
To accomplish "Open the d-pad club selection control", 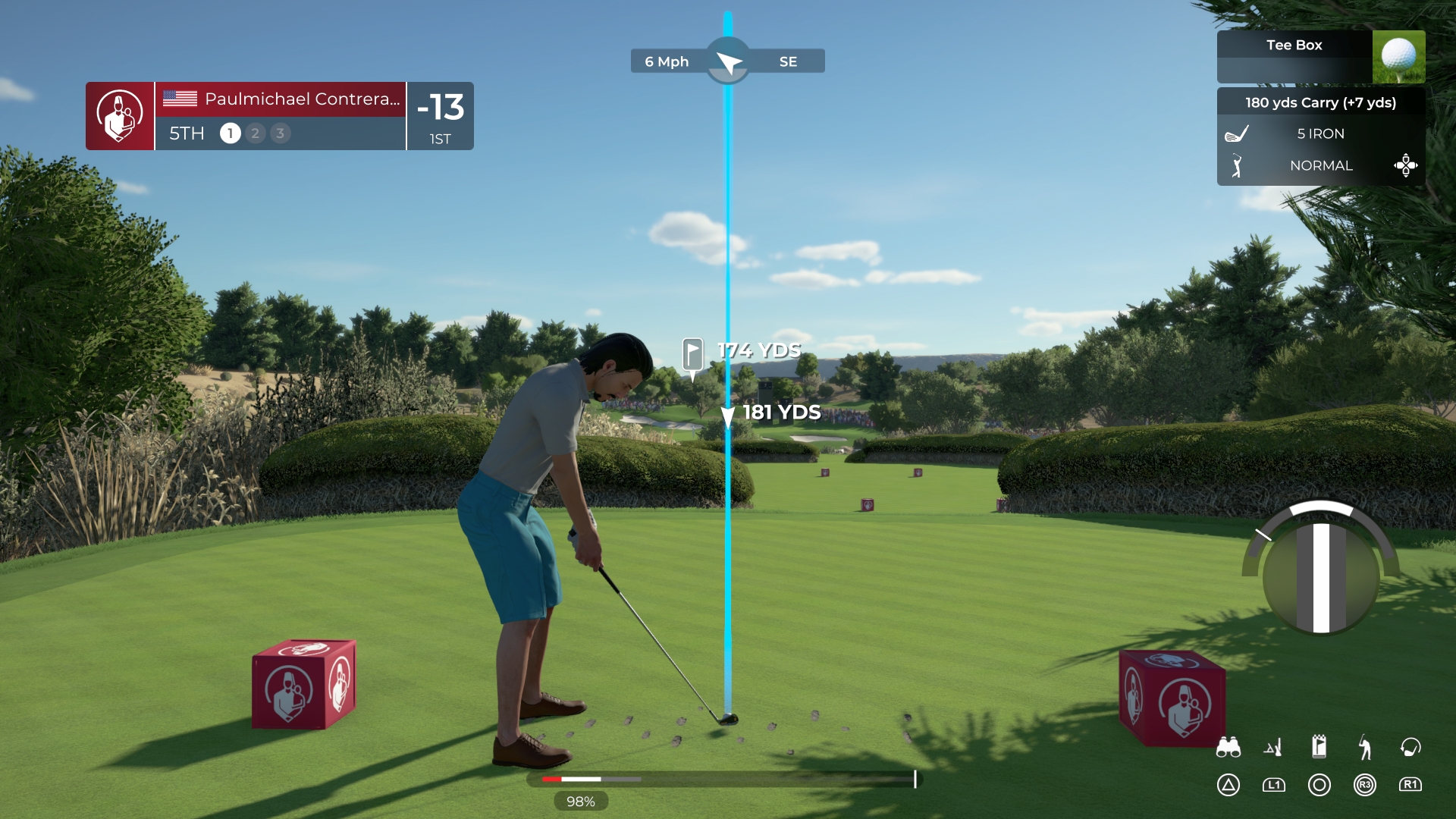I will coord(1407,165).
